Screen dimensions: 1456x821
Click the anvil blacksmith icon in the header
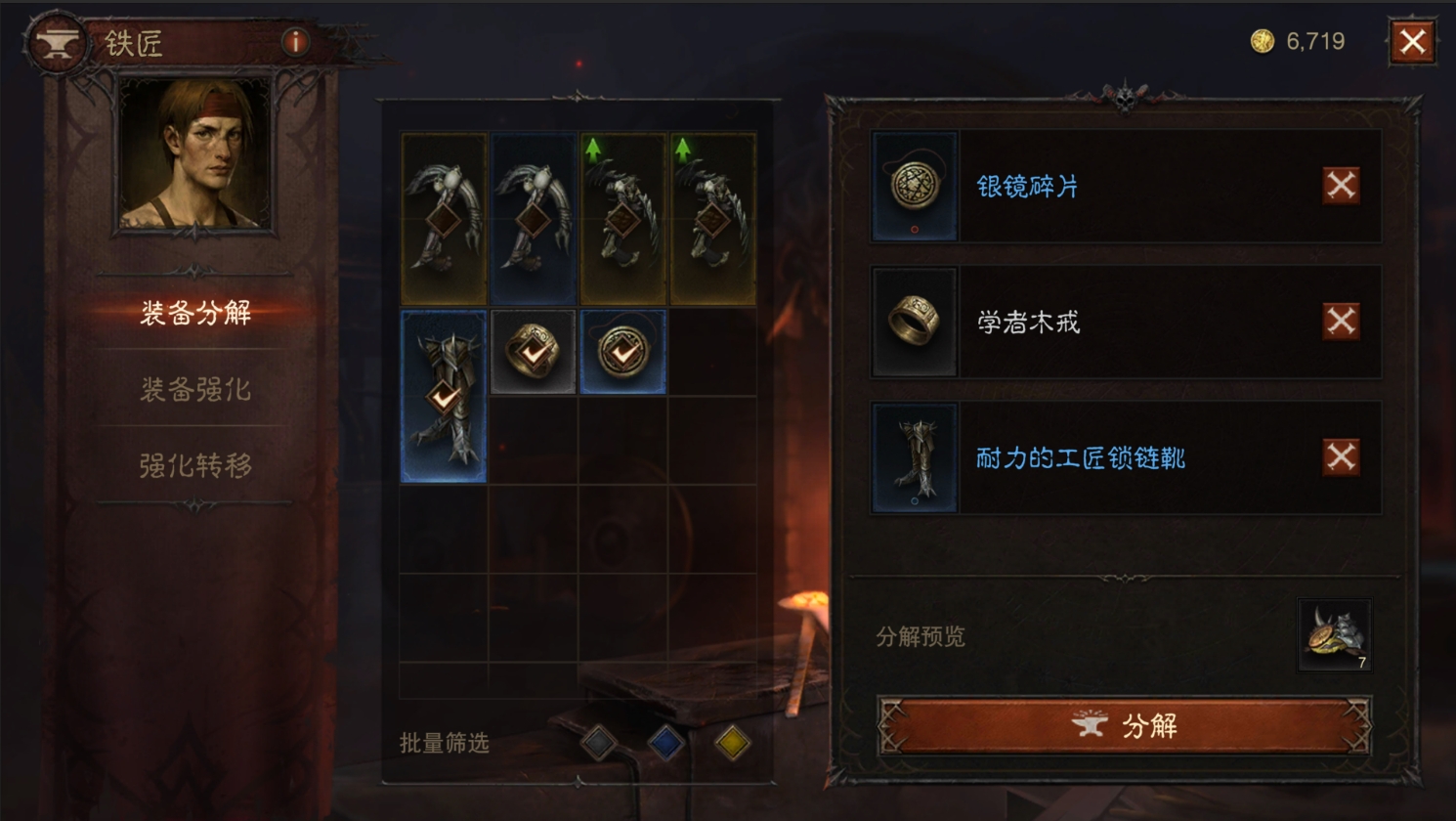coord(56,43)
